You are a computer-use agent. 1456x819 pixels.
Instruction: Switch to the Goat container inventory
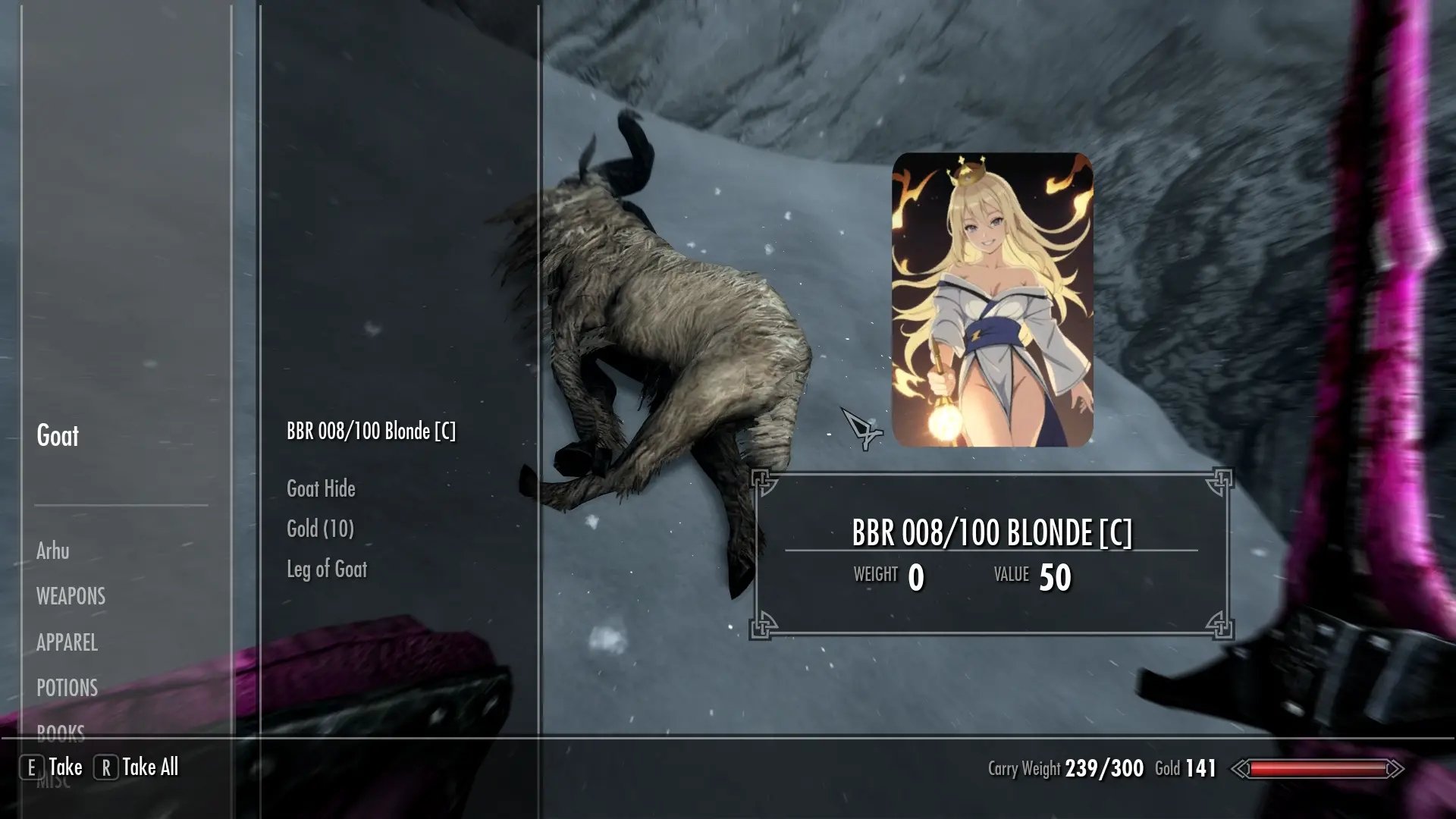click(58, 436)
